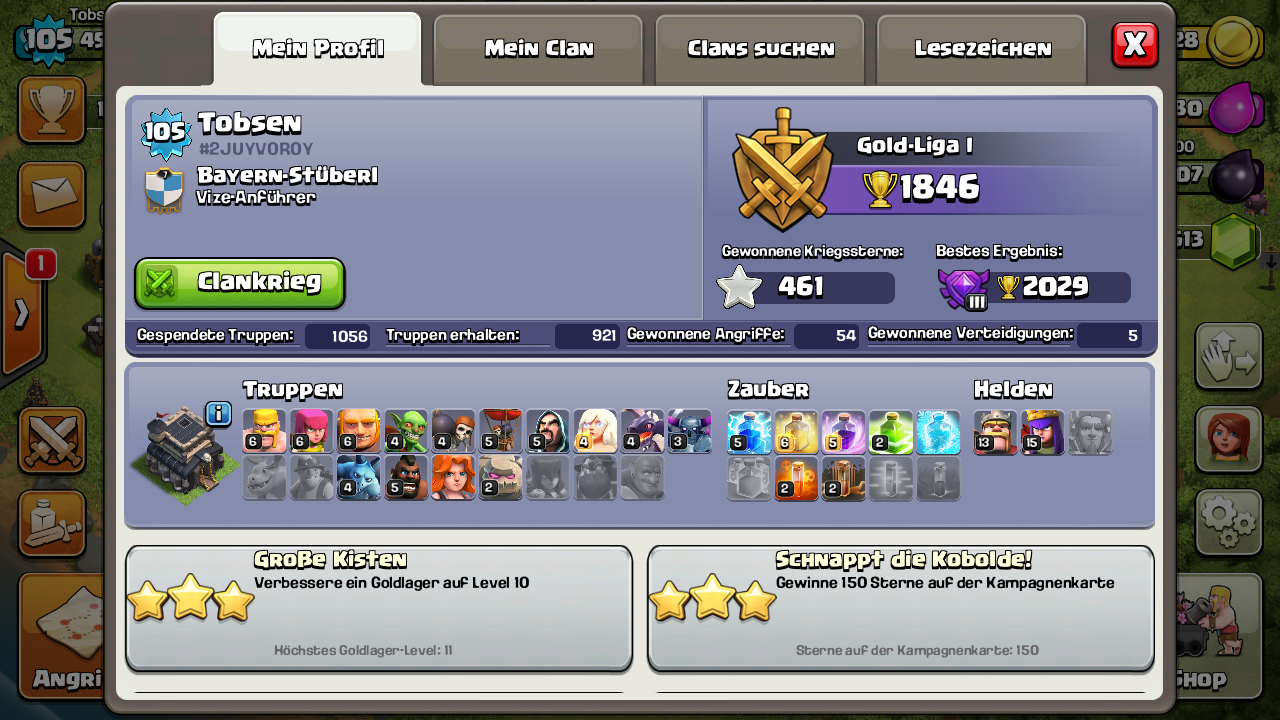The height and width of the screenshot is (720, 1280).
Task: Select the Bayern-Stüberl clan name
Action: click(287, 175)
